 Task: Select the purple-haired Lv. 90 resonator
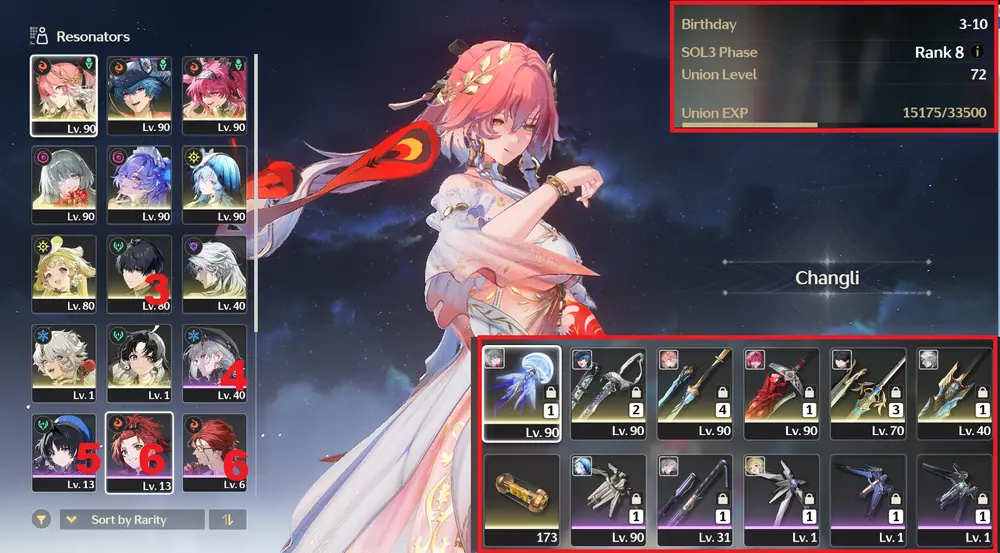[x=139, y=184]
